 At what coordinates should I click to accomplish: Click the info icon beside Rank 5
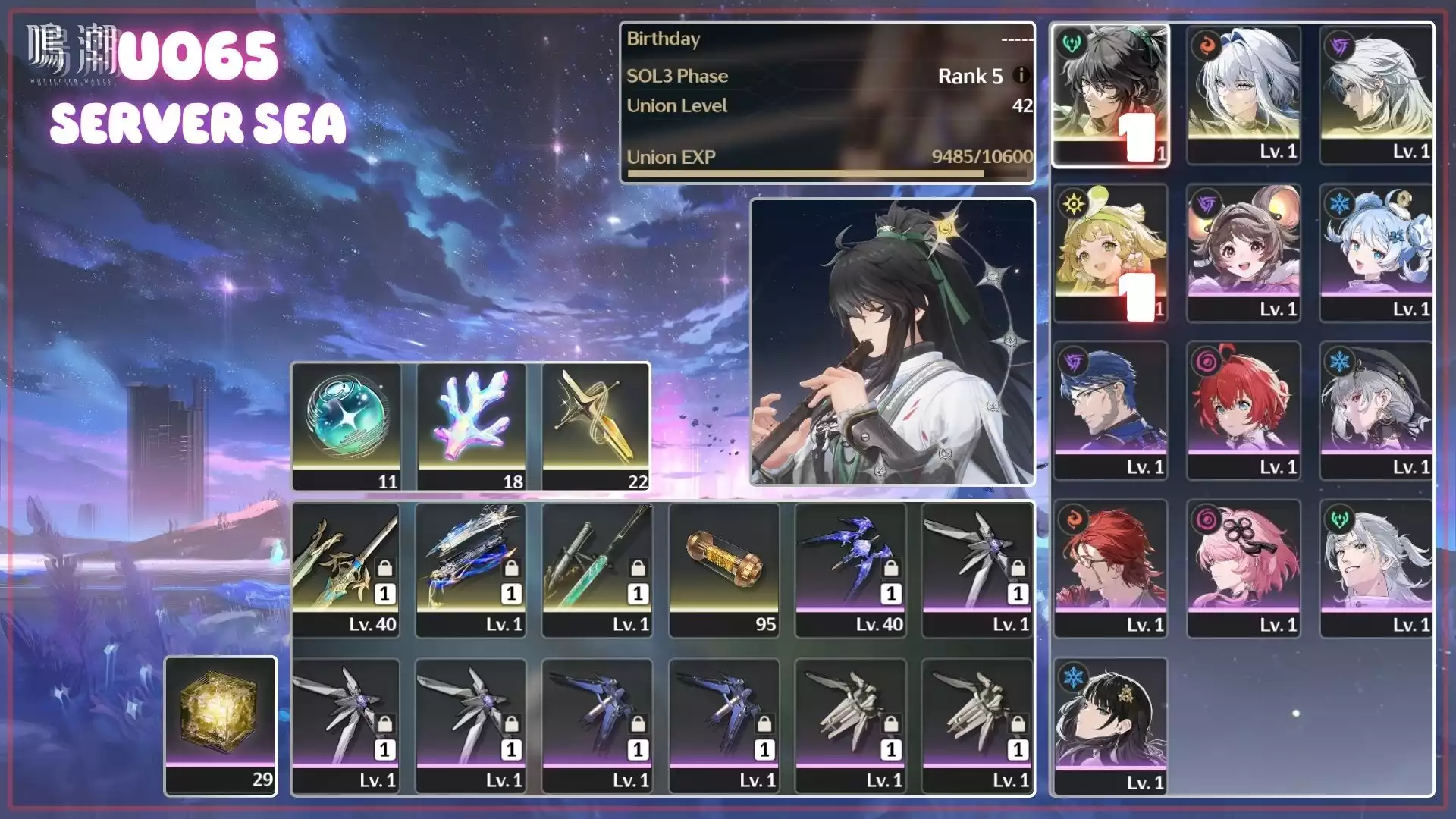pyautogui.click(x=1021, y=75)
